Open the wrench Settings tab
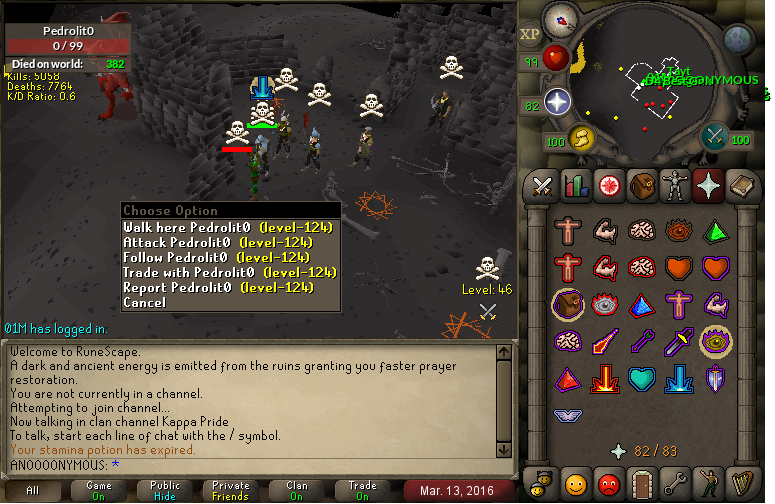 point(676,483)
